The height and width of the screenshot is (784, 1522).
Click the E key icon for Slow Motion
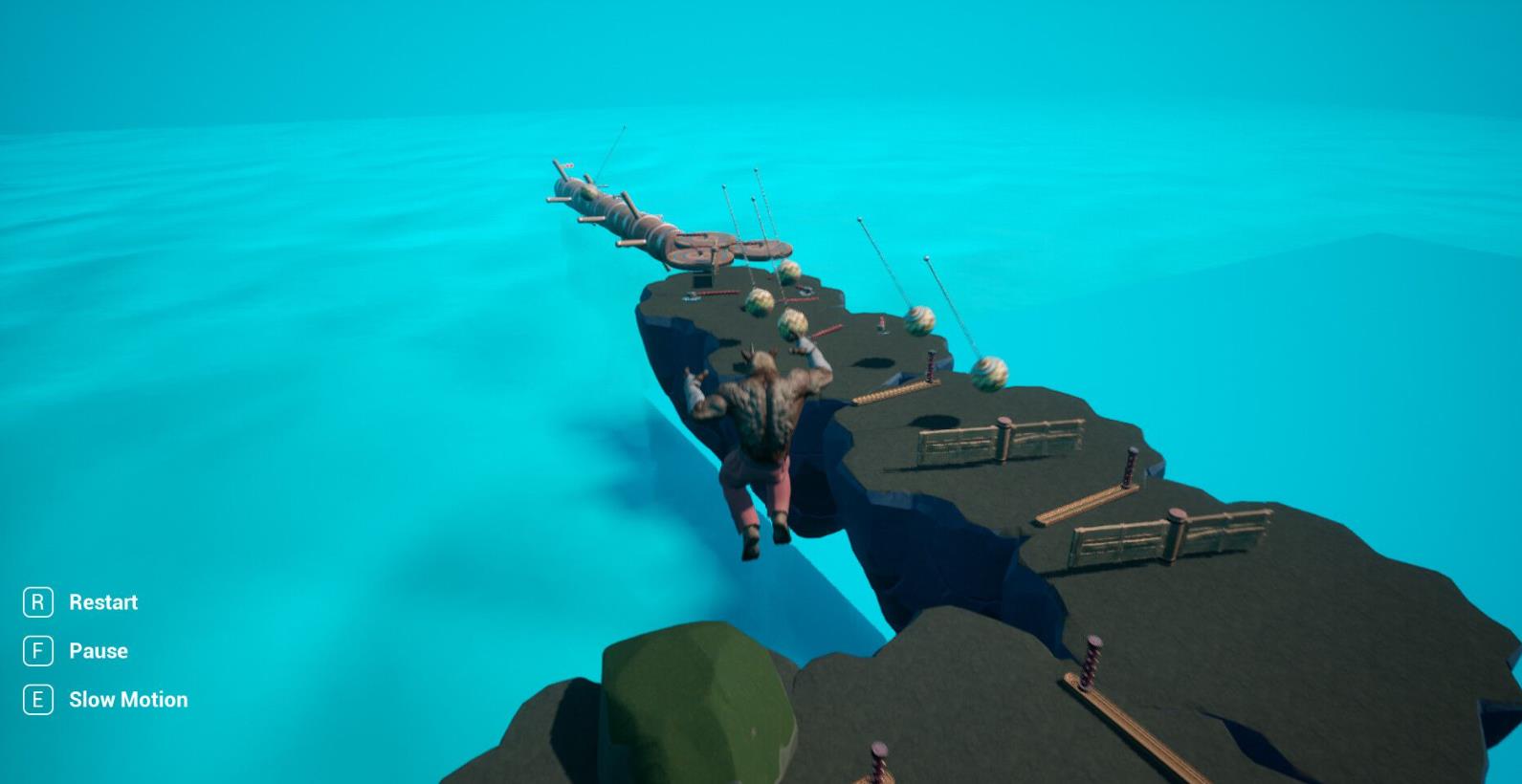(37, 700)
